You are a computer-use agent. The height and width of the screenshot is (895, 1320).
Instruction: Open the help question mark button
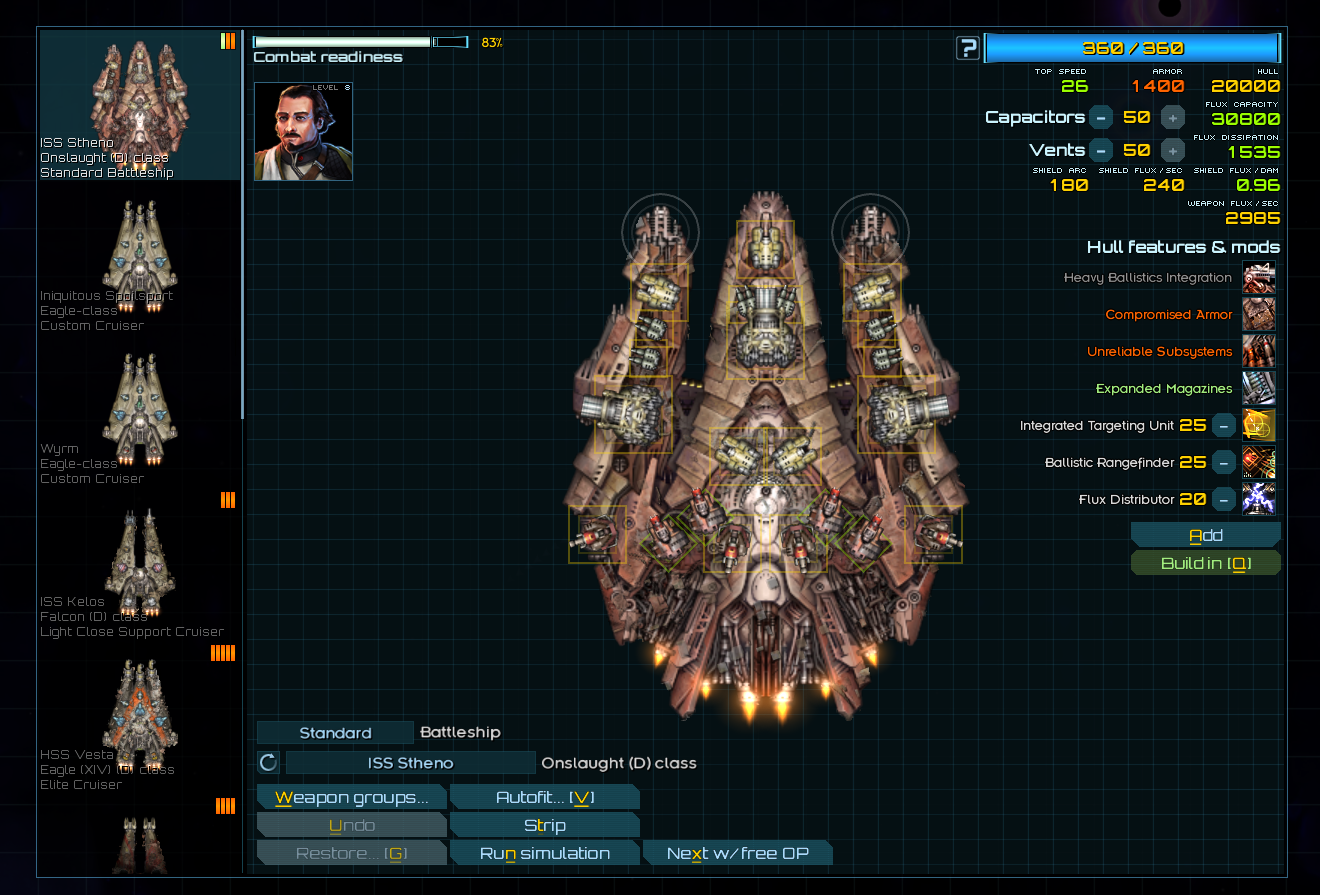pos(967,48)
